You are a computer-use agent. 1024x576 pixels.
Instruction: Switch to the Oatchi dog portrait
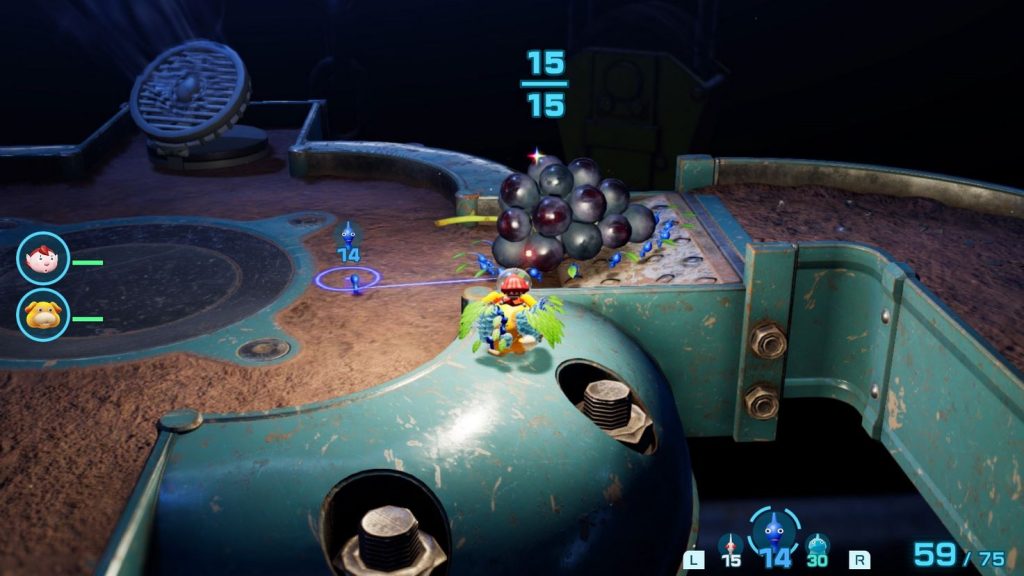point(43,315)
